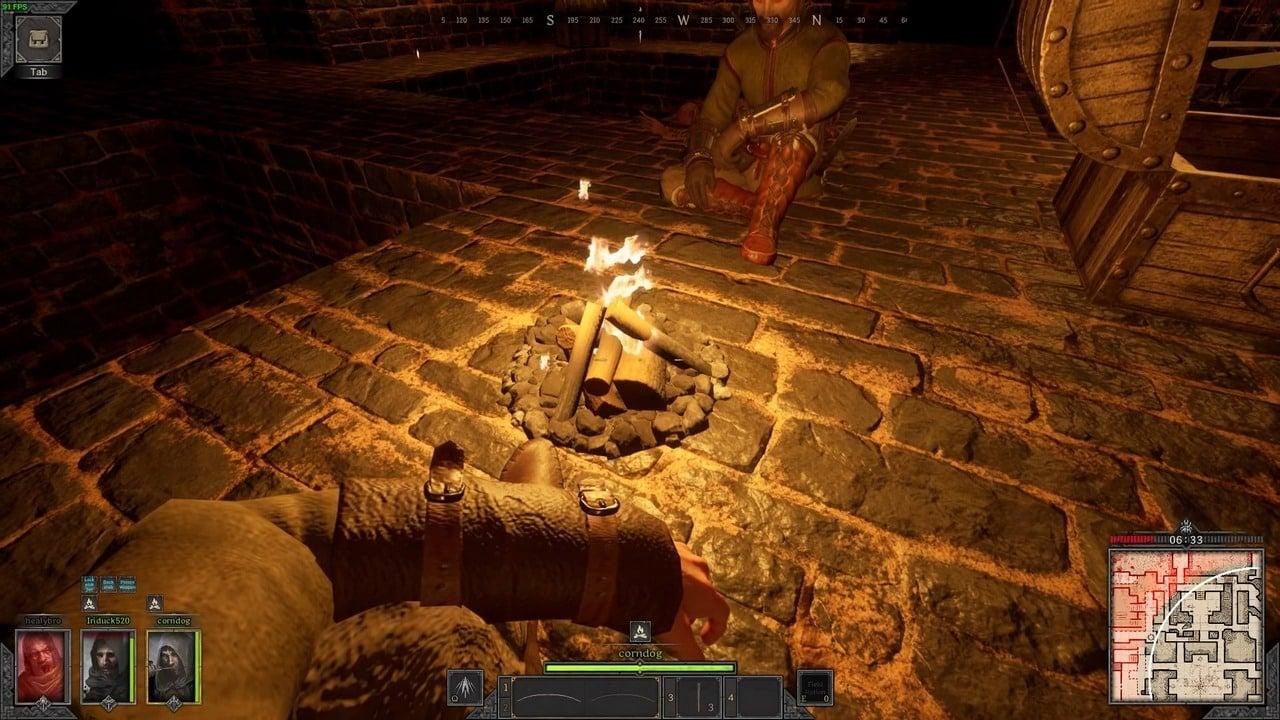Image resolution: width=1280 pixels, height=720 pixels.
Task: Click the campfire status icon above corndog's name
Action: pos(639,632)
